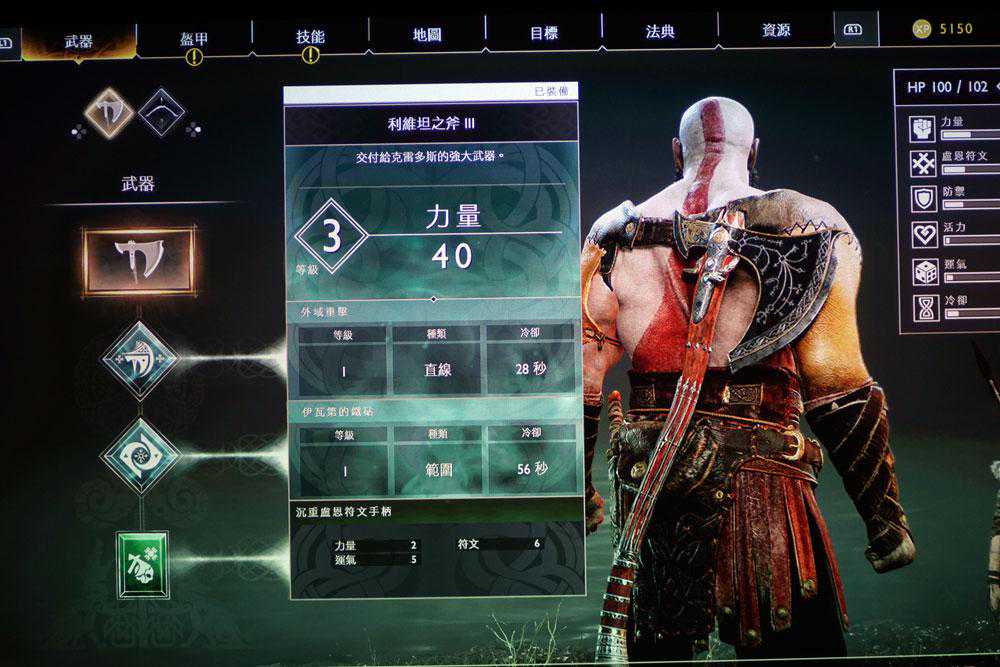Open the 法典 codex tab

coord(660,32)
